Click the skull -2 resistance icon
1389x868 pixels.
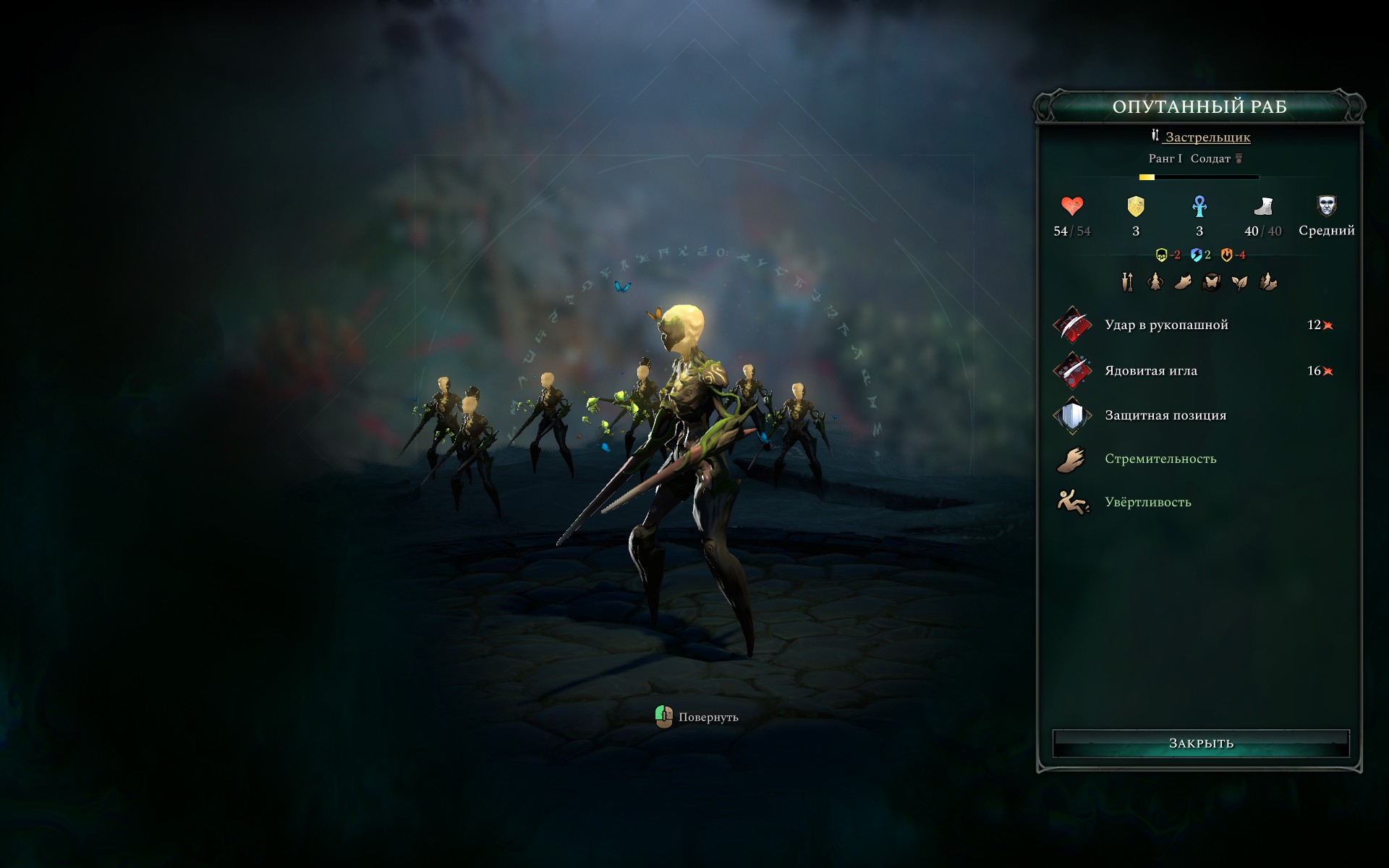(x=1161, y=255)
